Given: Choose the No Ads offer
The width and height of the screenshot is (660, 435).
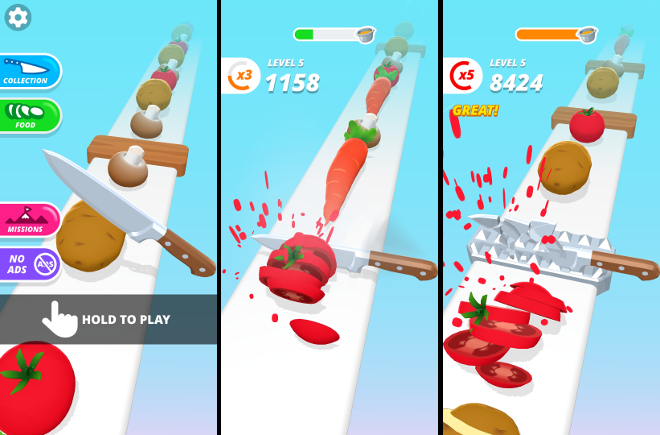Looking at the screenshot, I should [x=27, y=264].
